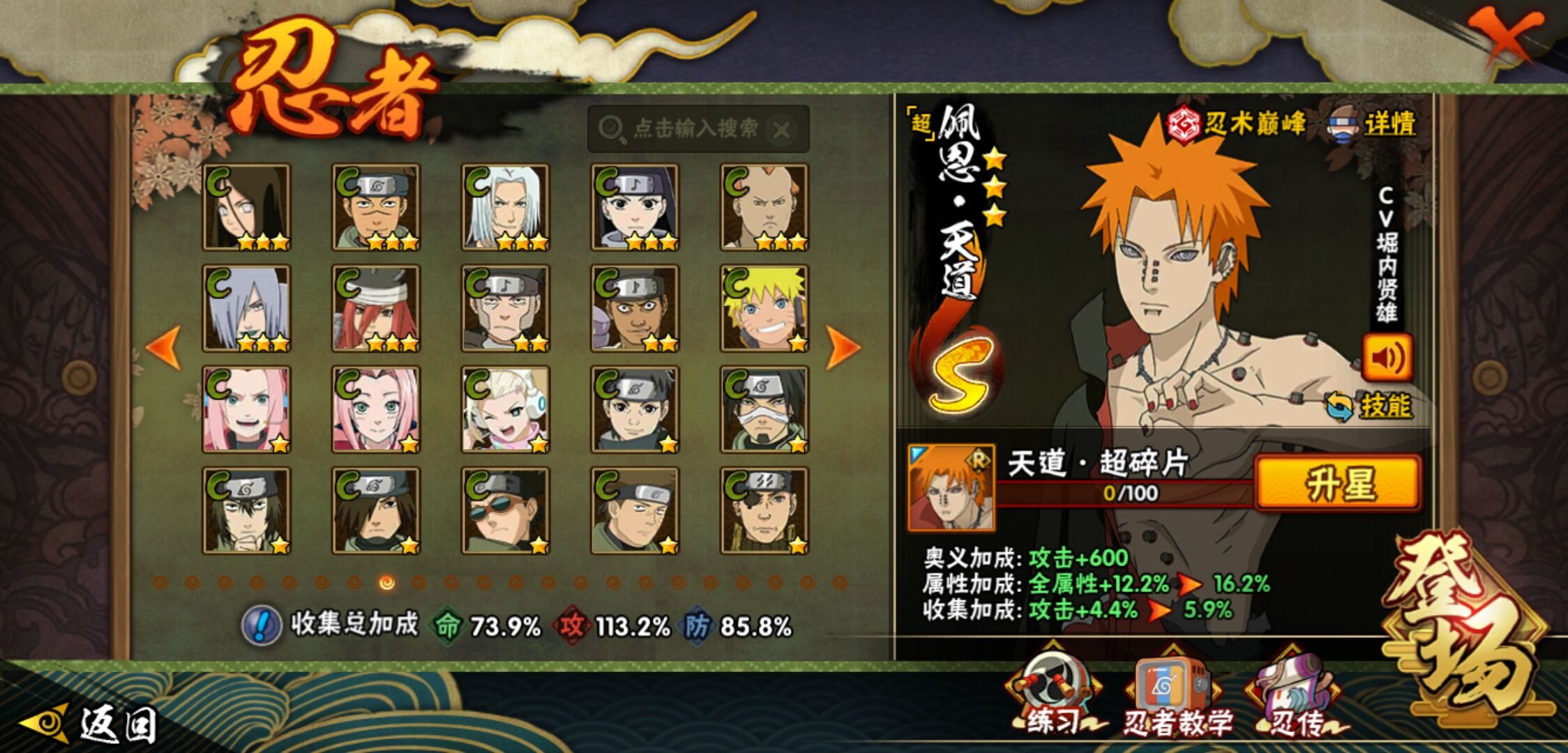
Task: Click the 升星 star upgrade button
Action: point(1337,483)
